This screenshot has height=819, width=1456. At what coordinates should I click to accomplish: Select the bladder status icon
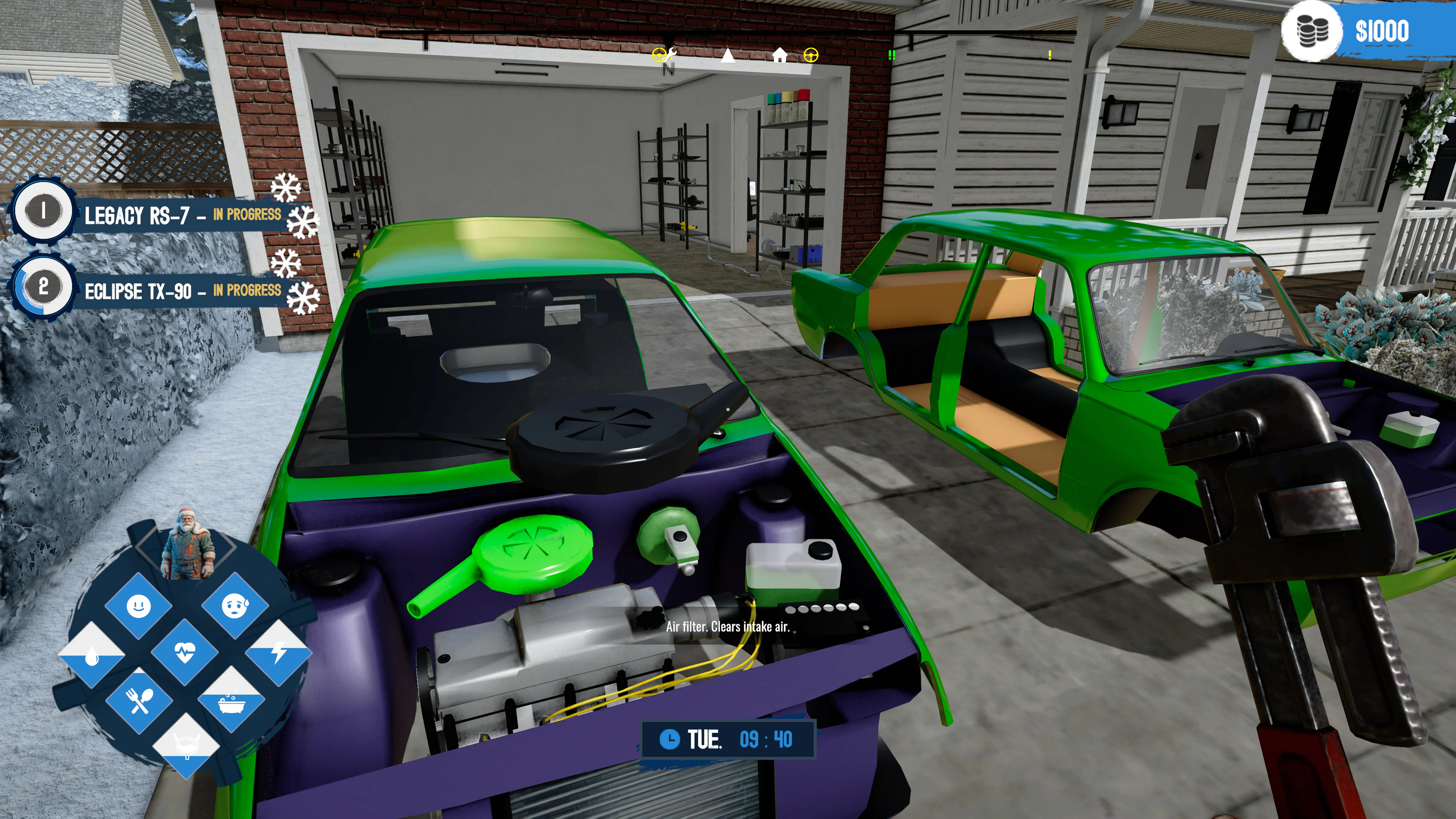click(x=186, y=745)
